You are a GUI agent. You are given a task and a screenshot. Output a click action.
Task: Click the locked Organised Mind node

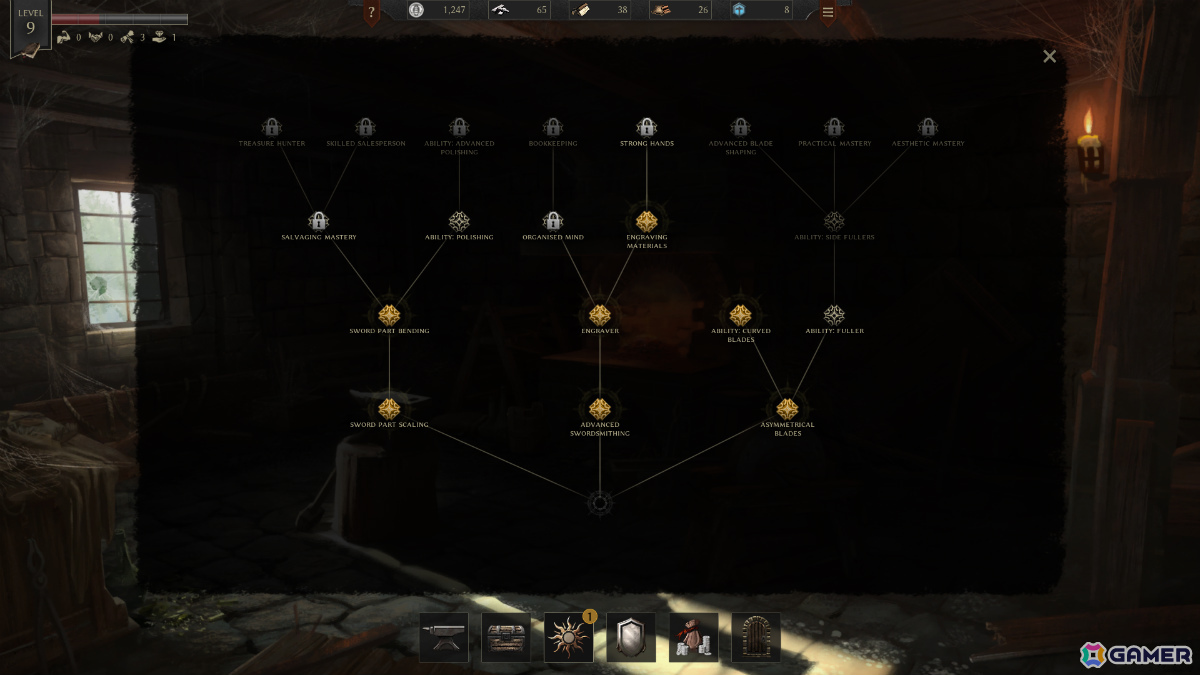[553, 221]
